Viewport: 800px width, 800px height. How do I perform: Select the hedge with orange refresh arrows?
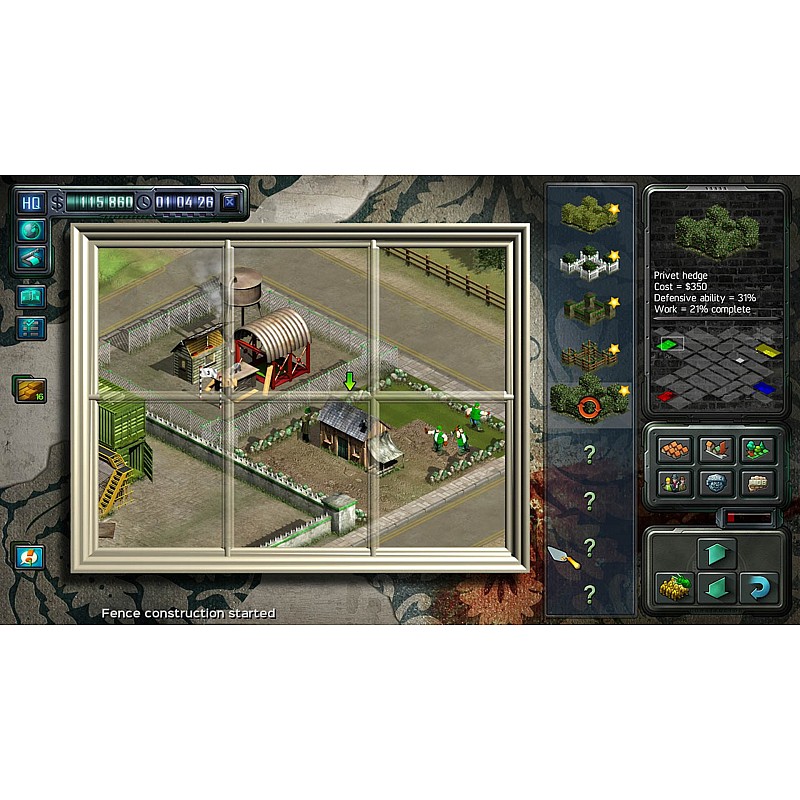pyautogui.click(x=589, y=400)
